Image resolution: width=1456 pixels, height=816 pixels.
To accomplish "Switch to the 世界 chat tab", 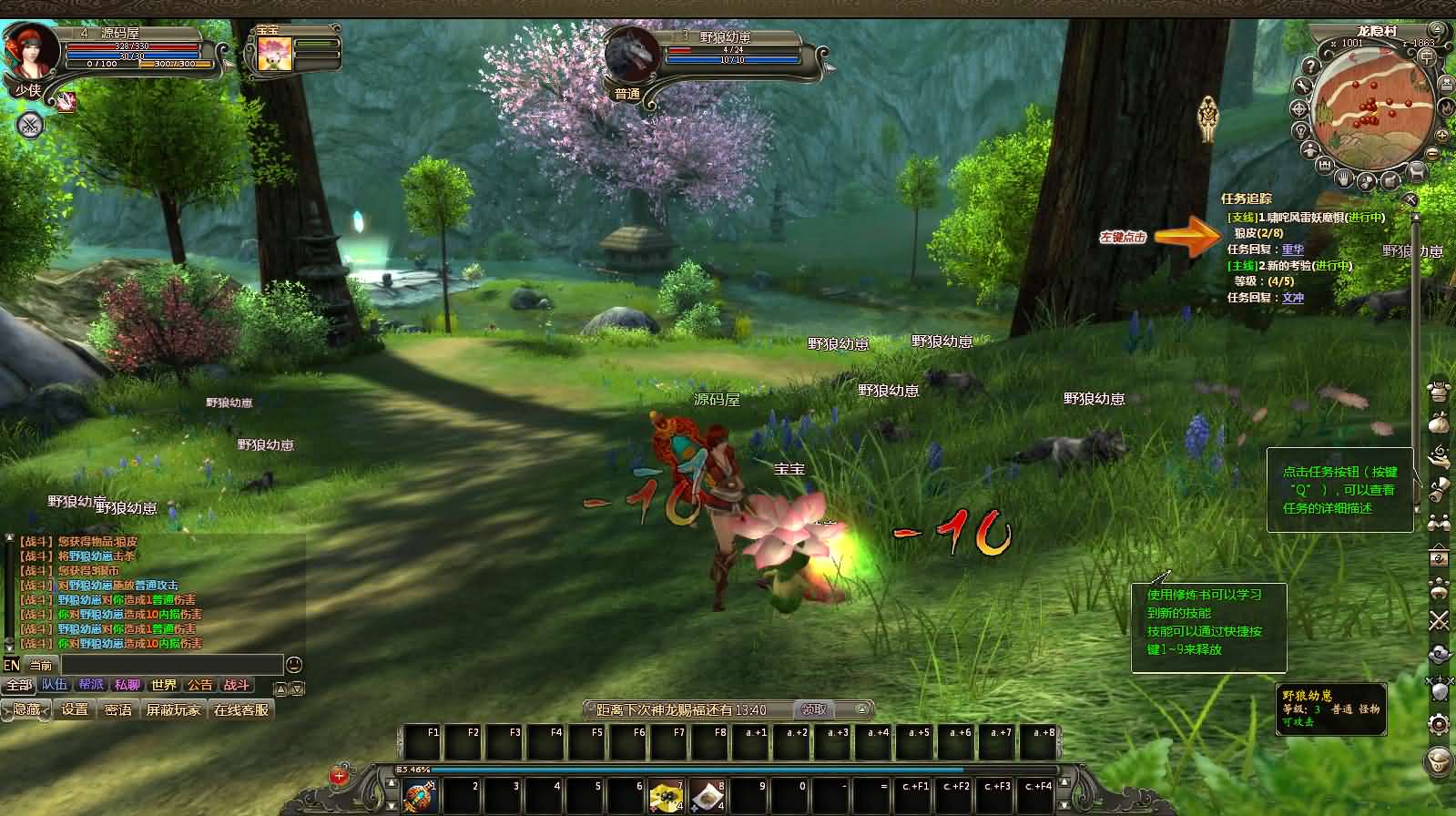I will (164, 686).
